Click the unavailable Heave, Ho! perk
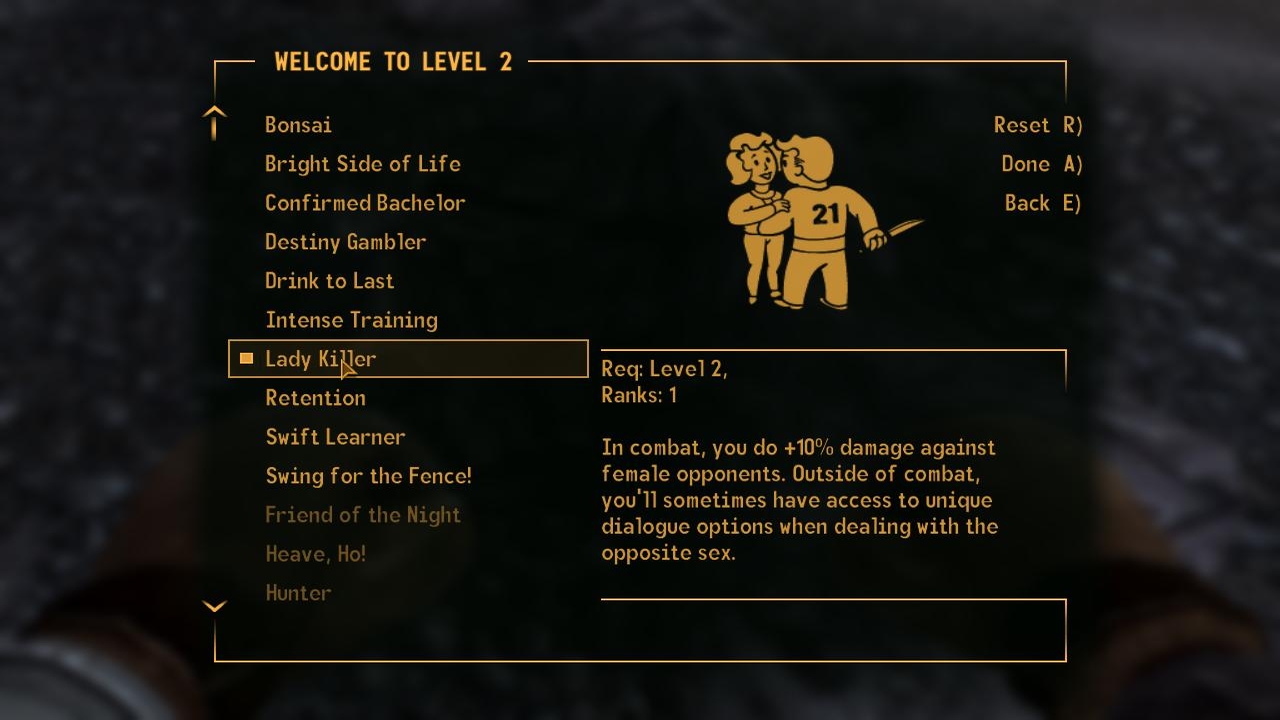1280x720 pixels. [316, 553]
